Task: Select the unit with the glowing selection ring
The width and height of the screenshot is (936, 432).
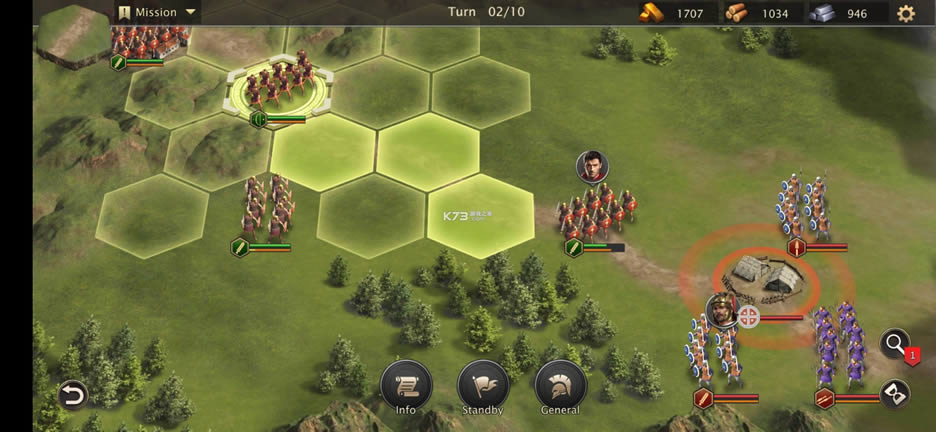Action: pyautogui.click(x=278, y=90)
